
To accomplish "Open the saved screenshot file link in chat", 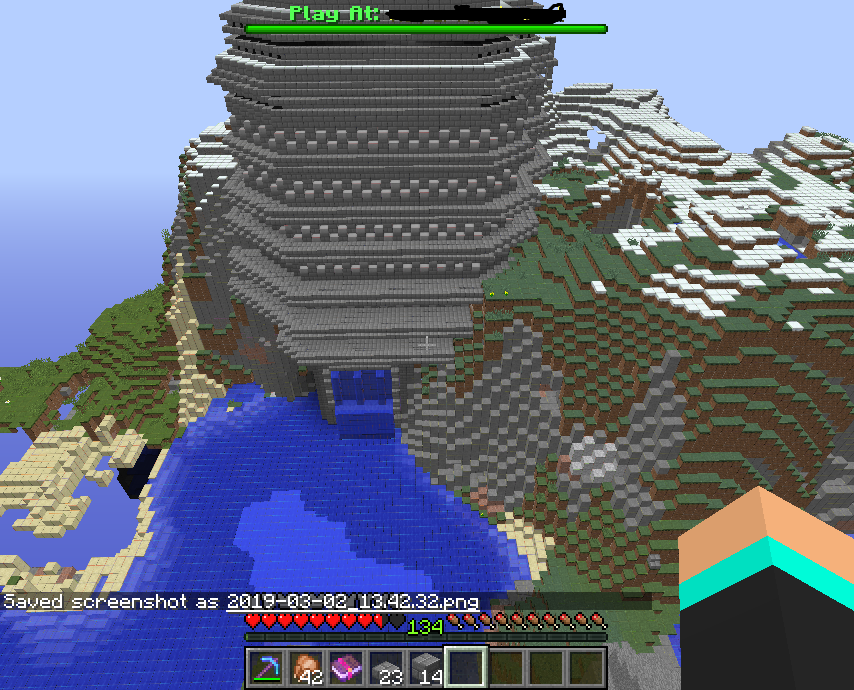I will click(352, 602).
